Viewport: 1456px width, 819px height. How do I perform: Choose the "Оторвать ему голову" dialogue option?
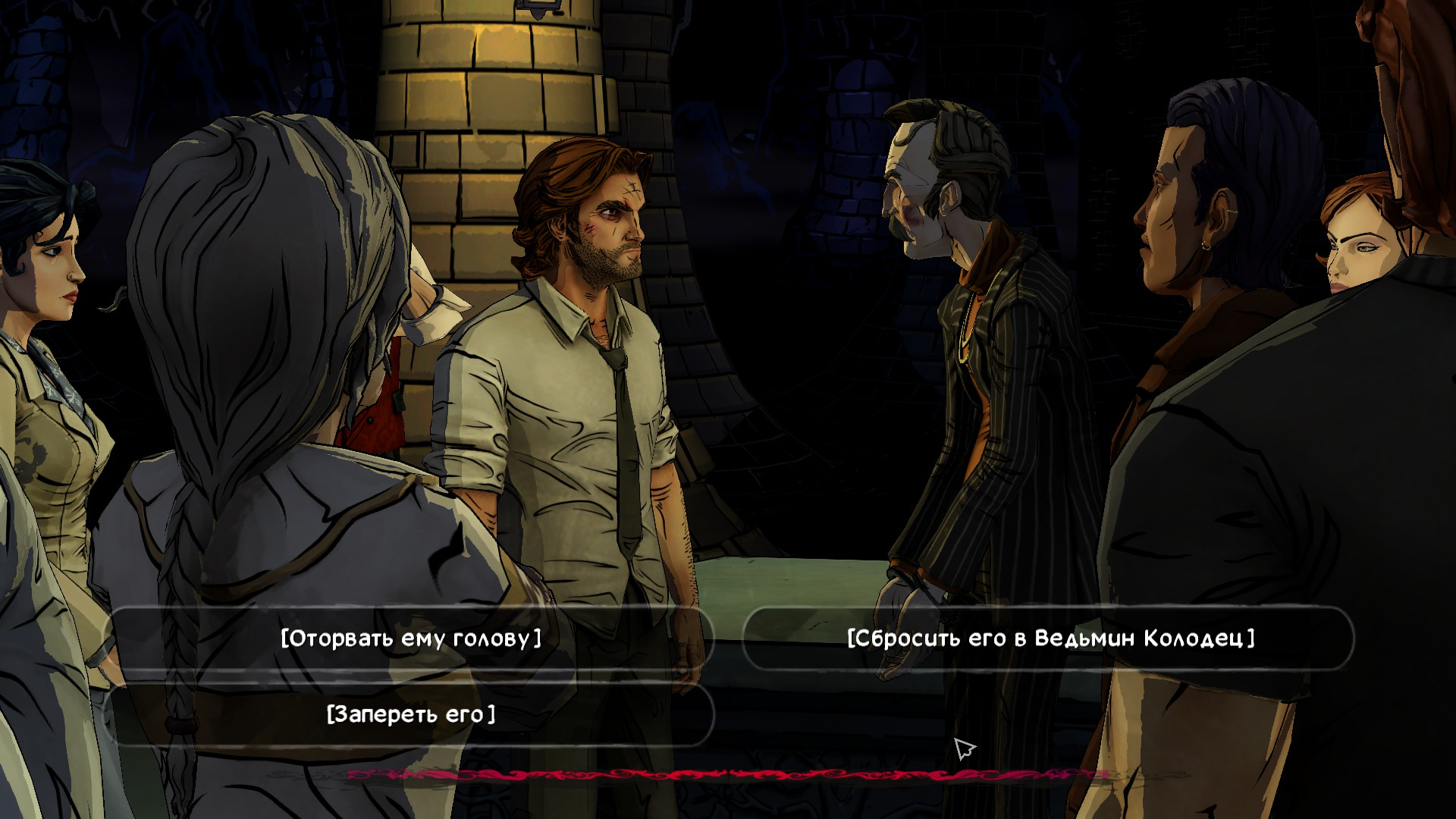[x=411, y=638]
